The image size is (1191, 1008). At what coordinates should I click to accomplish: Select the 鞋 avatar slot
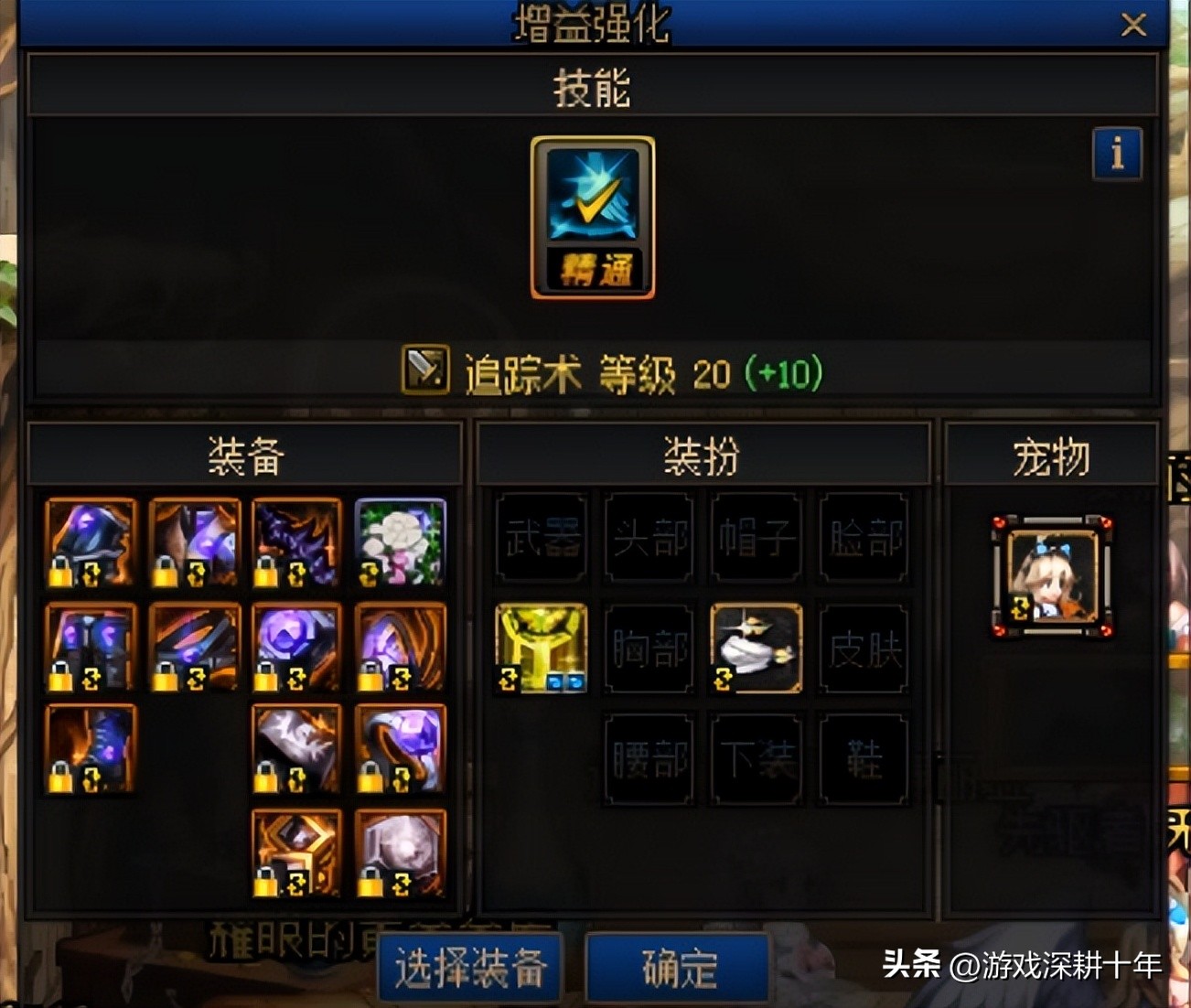coord(863,761)
